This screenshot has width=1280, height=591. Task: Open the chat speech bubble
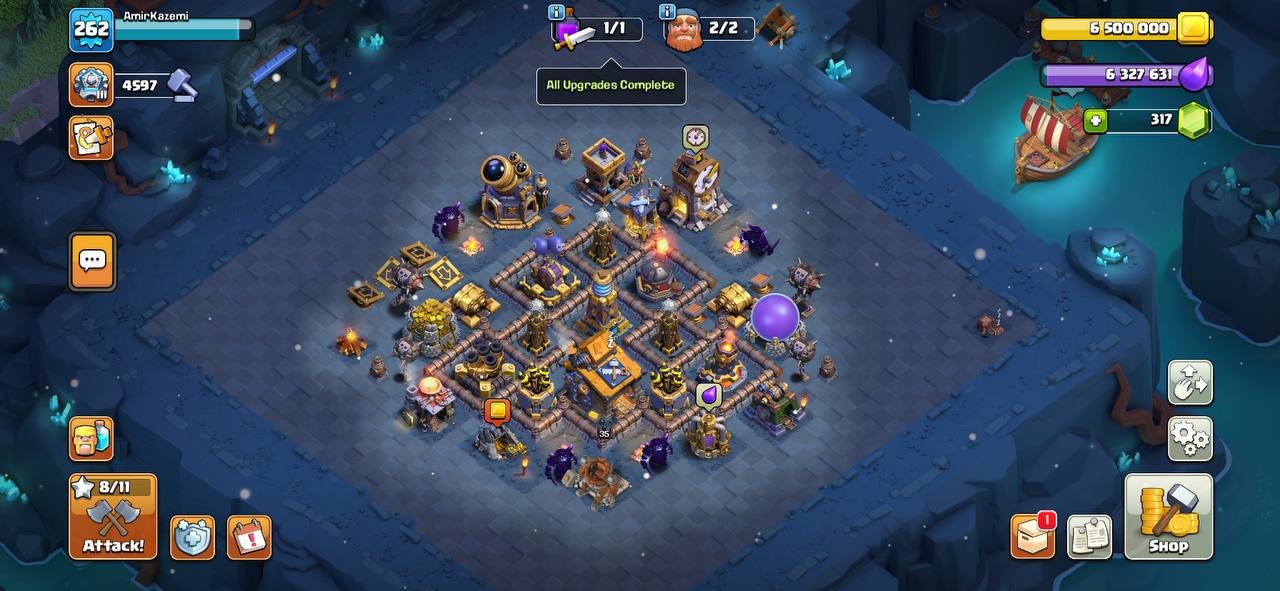click(x=92, y=261)
